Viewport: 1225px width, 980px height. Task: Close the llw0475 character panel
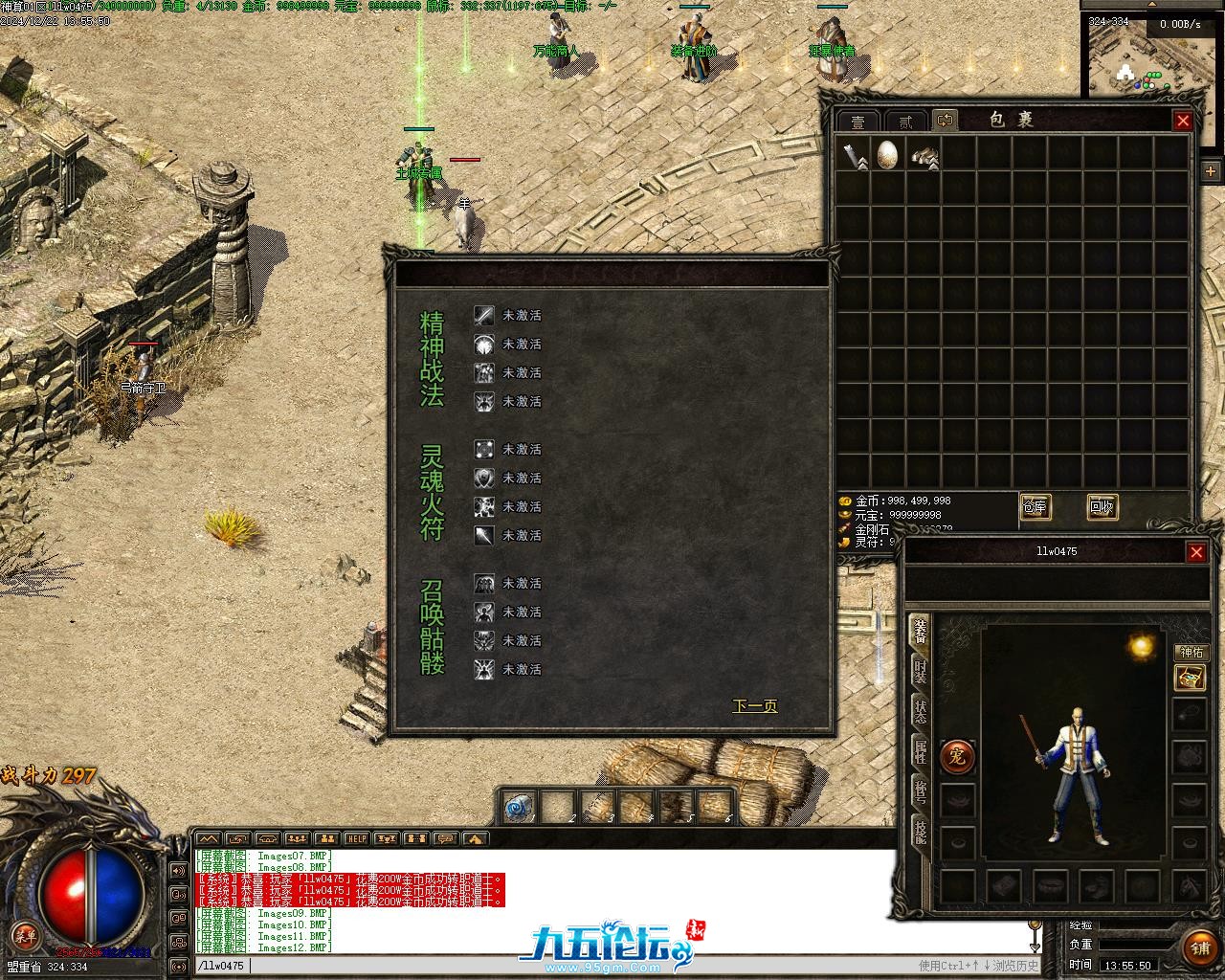(x=1196, y=552)
